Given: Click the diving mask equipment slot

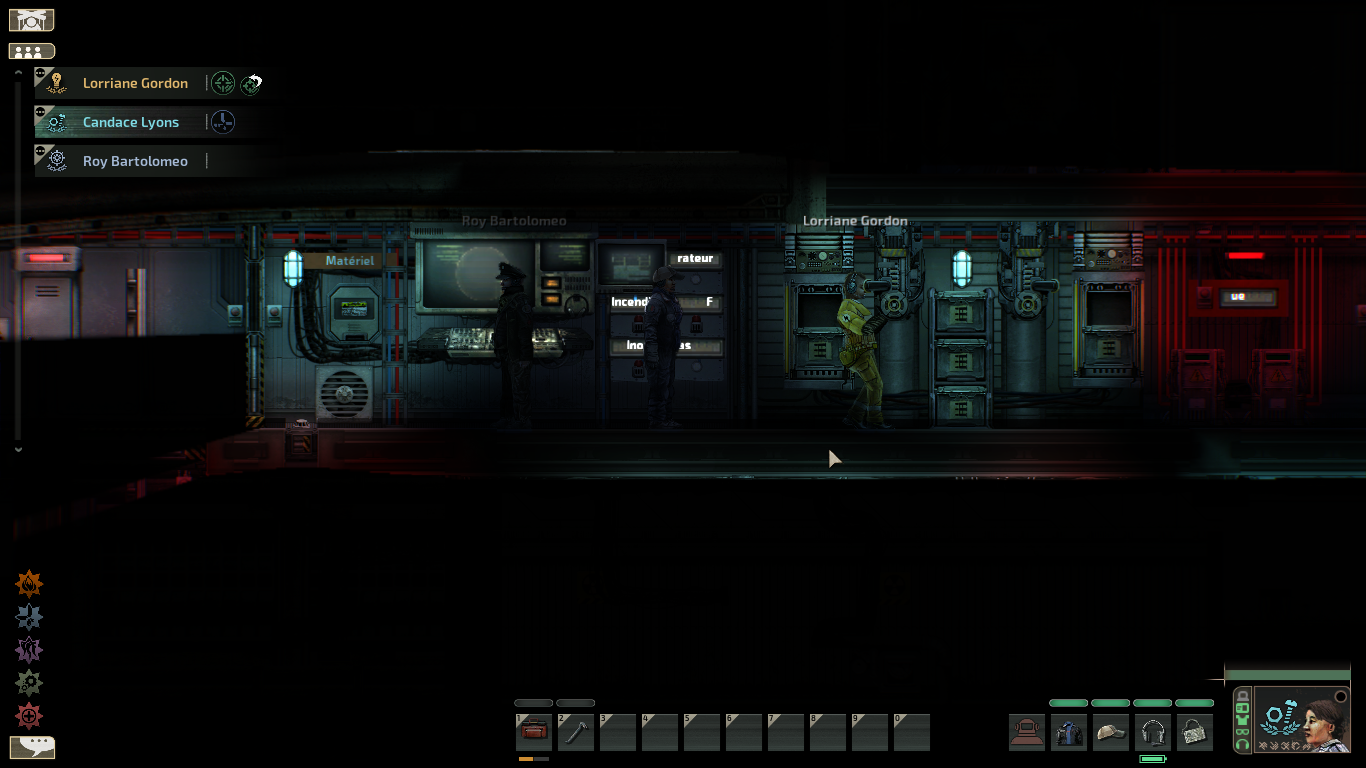Looking at the screenshot, I should tap(1027, 732).
